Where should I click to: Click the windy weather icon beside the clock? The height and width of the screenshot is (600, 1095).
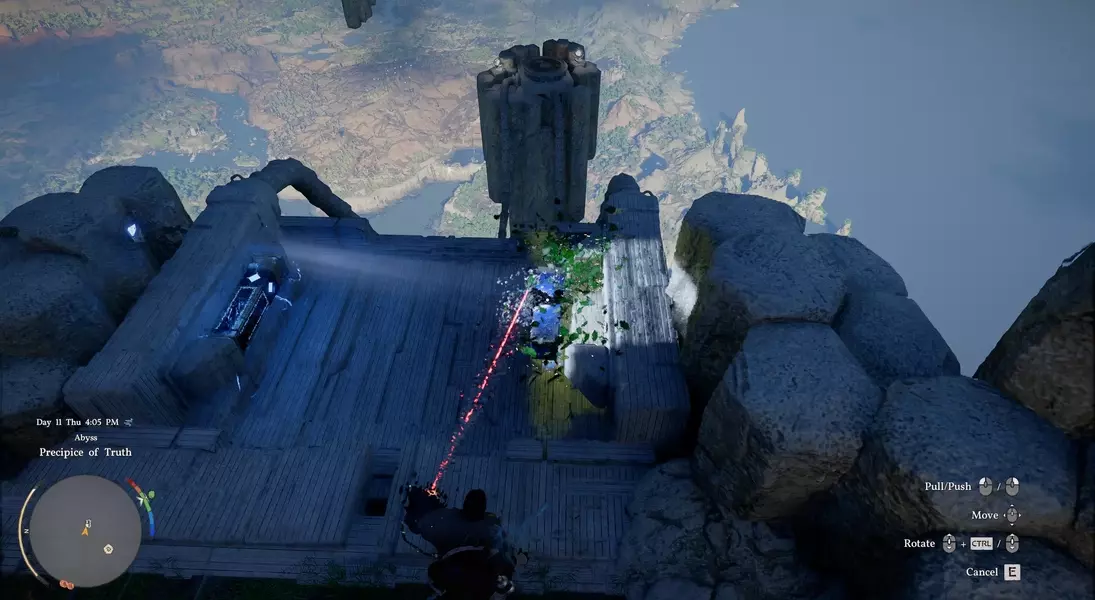tap(128, 422)
